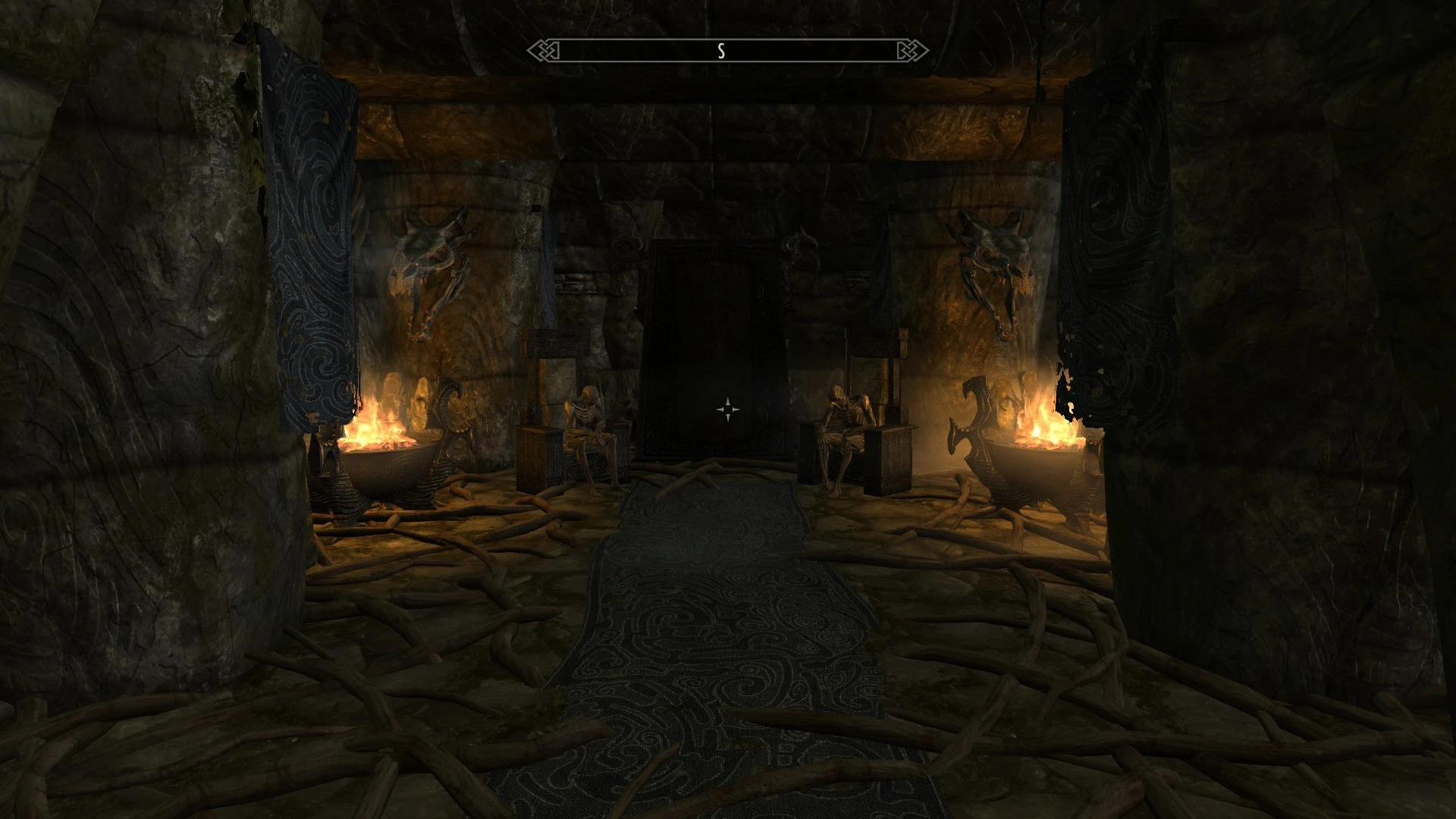The height and width of the screenshot is (819, 1456).
Task: Select the south marker on the compass
Action: (x=722, y=52)
